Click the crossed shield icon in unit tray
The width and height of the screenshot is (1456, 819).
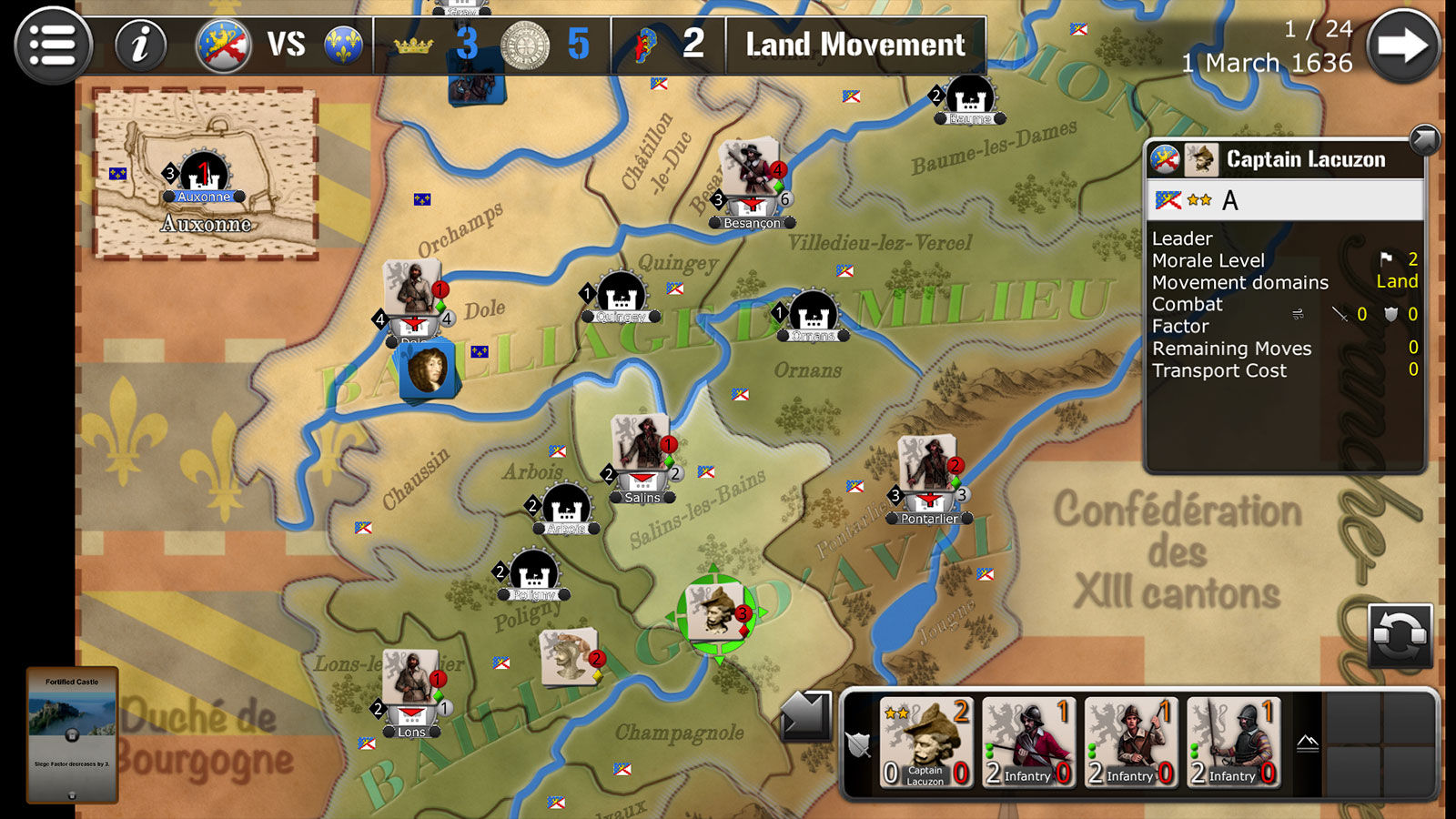859,745
